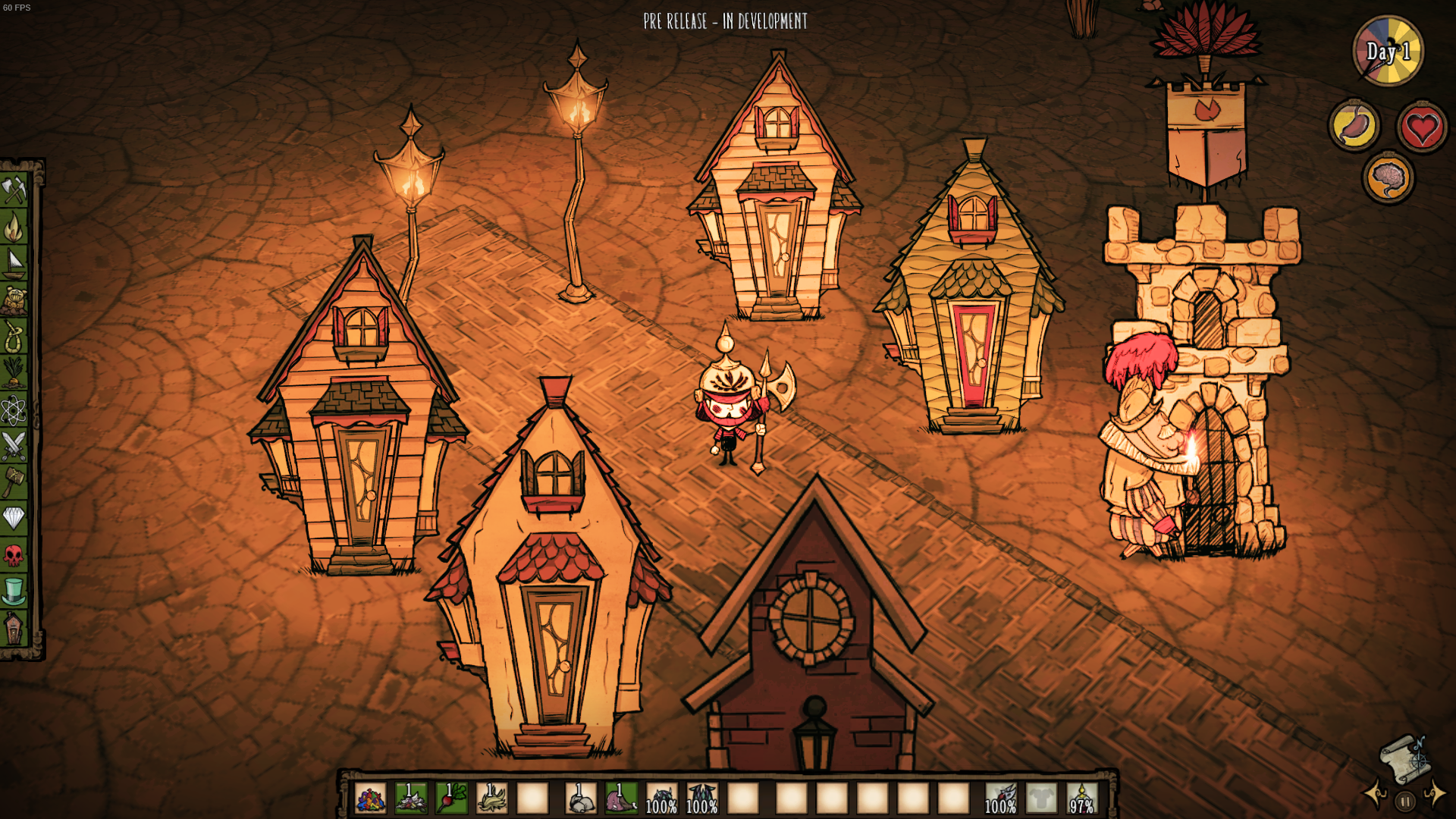The image size is (1456, 819).
Task: Select the sailboat crafting tab
Action: click(x=14, y=263)
